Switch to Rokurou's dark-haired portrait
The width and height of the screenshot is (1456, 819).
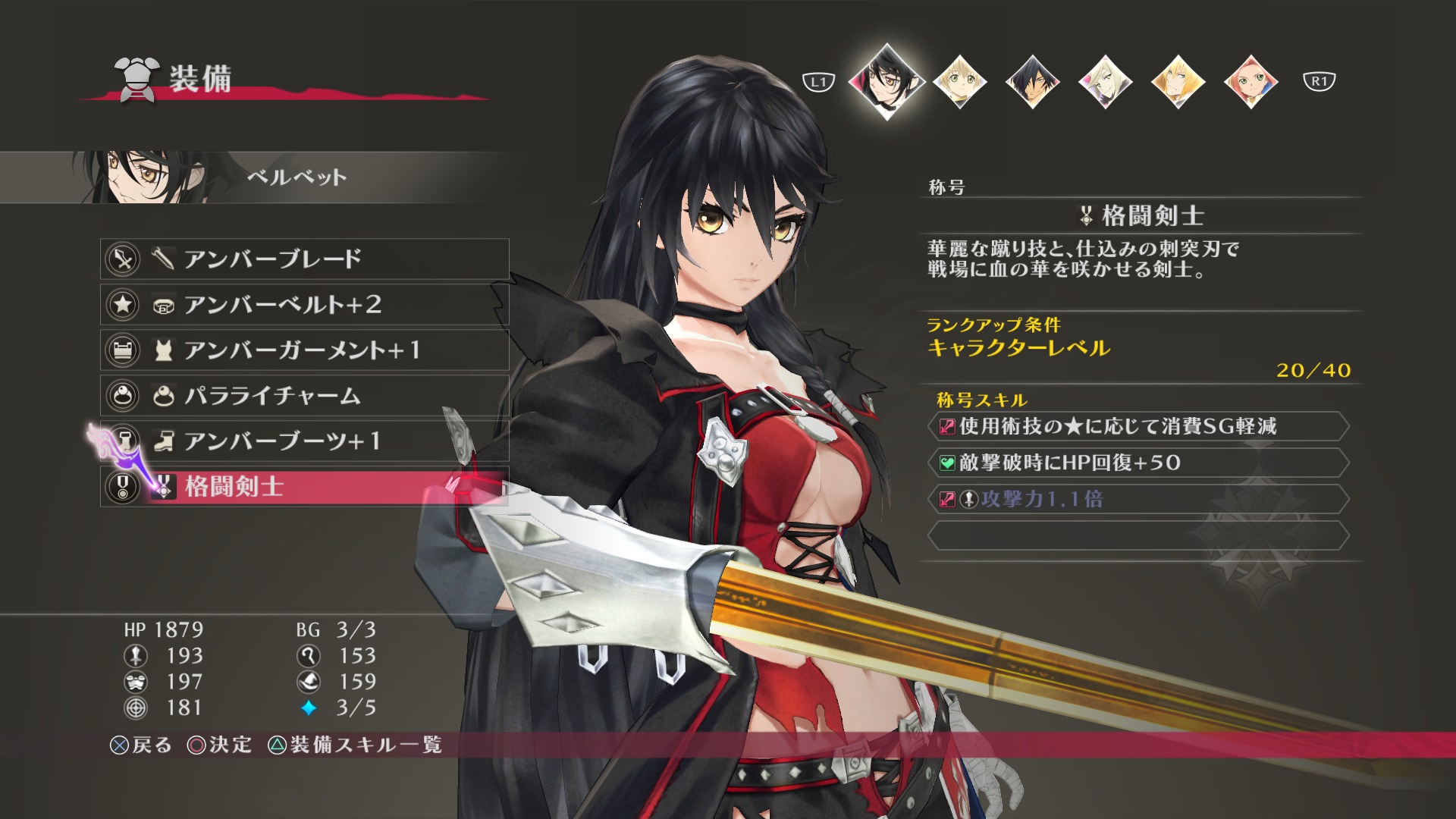pyautogui.click(x=1032, y=82)
